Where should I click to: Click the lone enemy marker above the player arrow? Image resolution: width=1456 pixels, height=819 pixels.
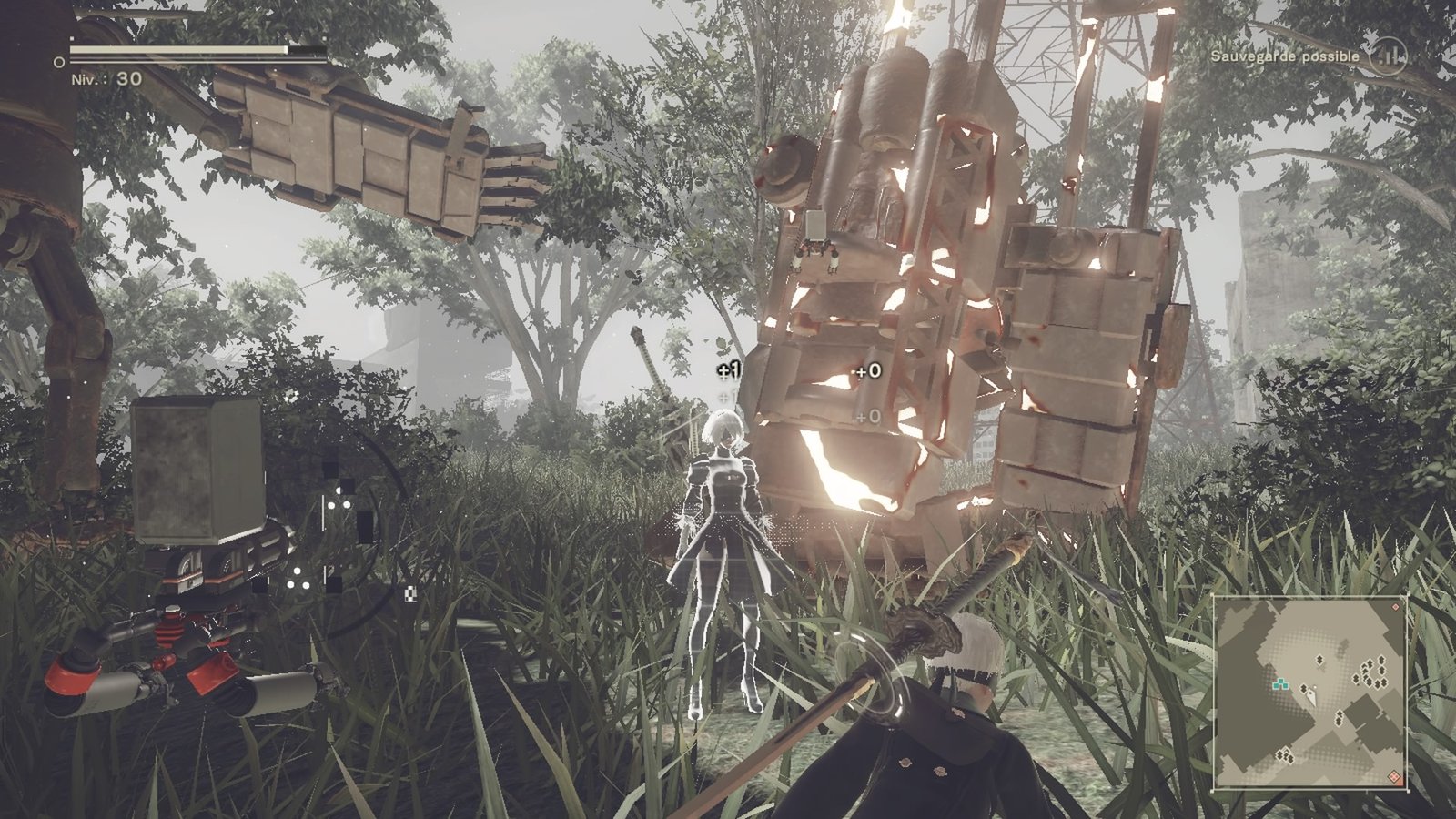coord(1319,661)
